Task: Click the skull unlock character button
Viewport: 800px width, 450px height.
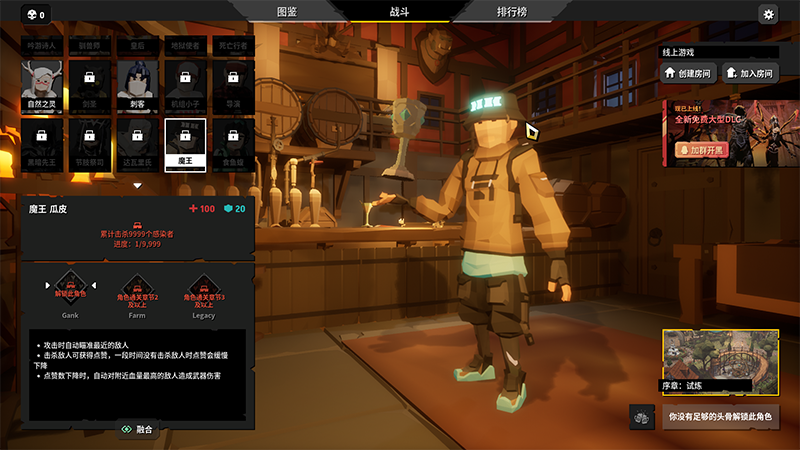Action: (720, 416)
